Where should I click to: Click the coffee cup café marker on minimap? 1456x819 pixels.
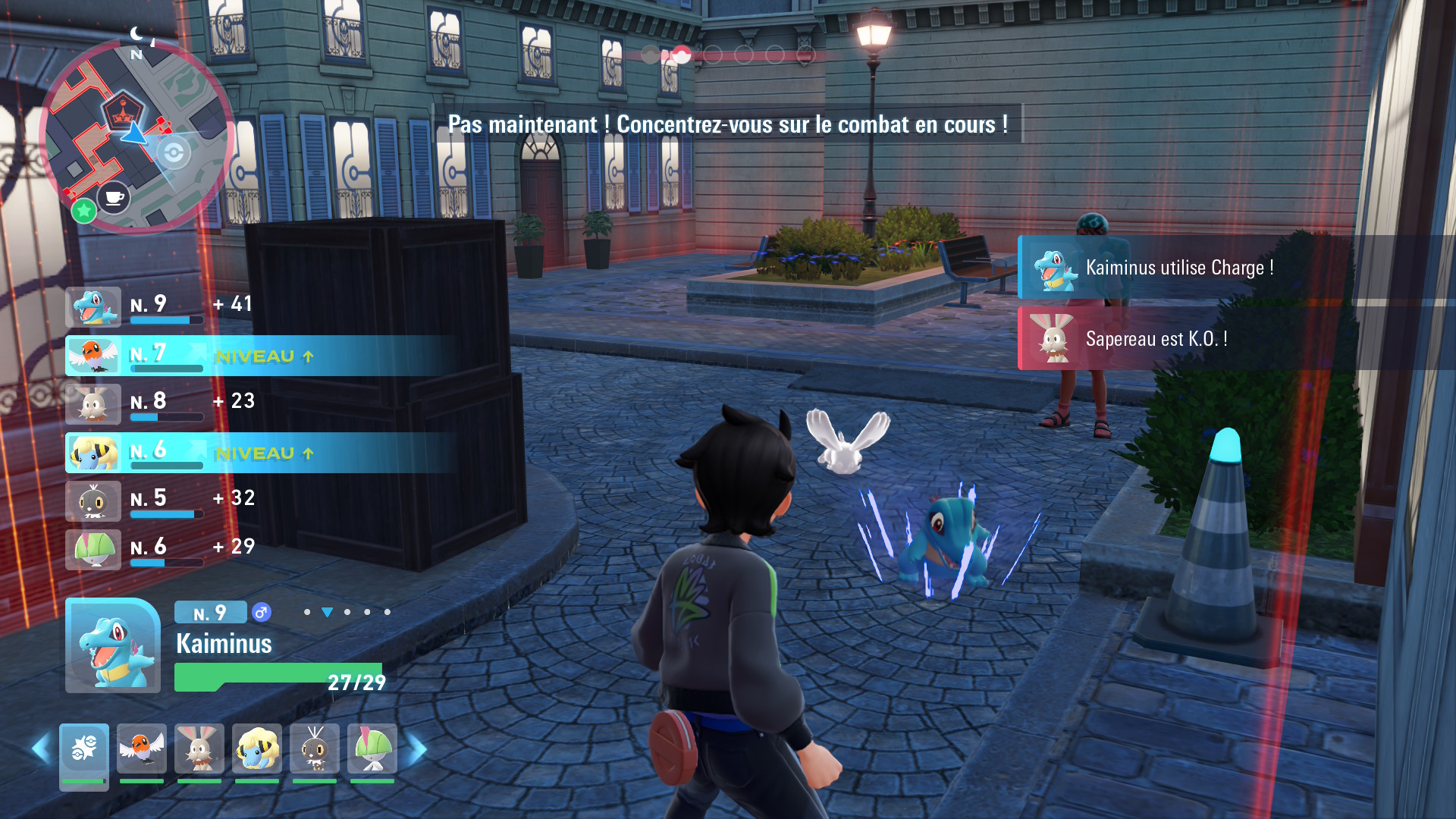click(114, 198)
